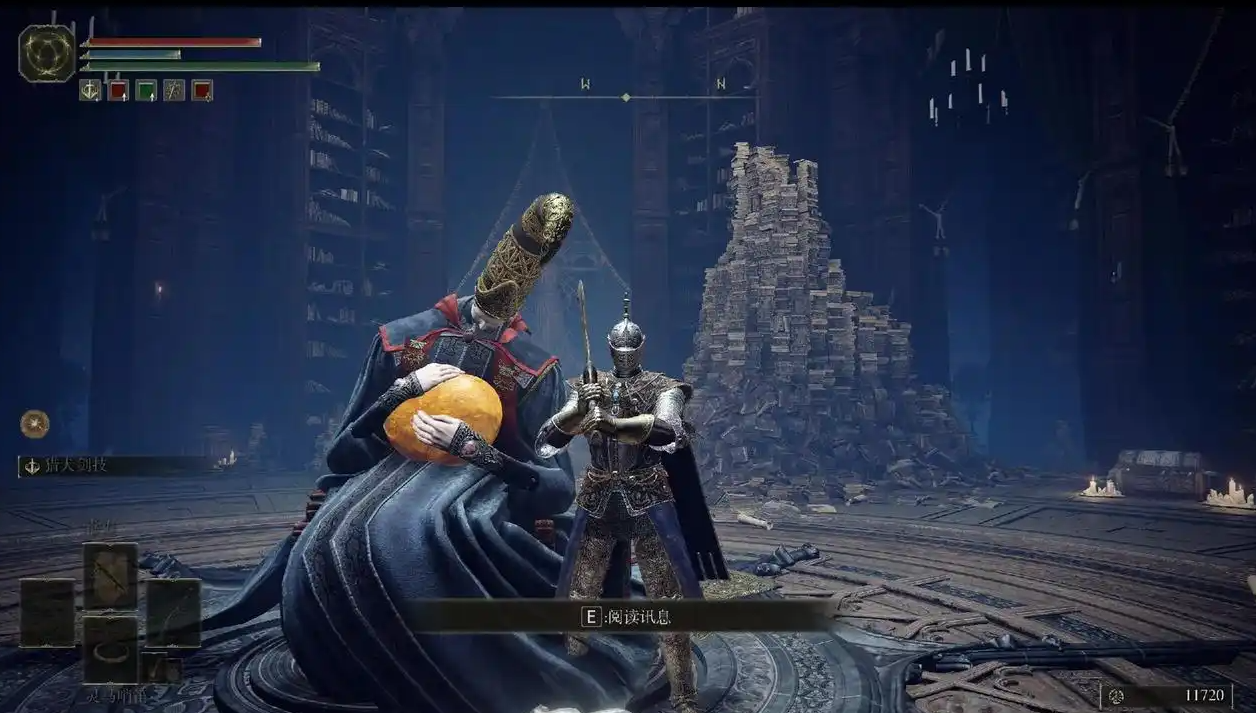
Task: Select the sword-and-anchor status buff icon
Action: [x=90, y=91]
